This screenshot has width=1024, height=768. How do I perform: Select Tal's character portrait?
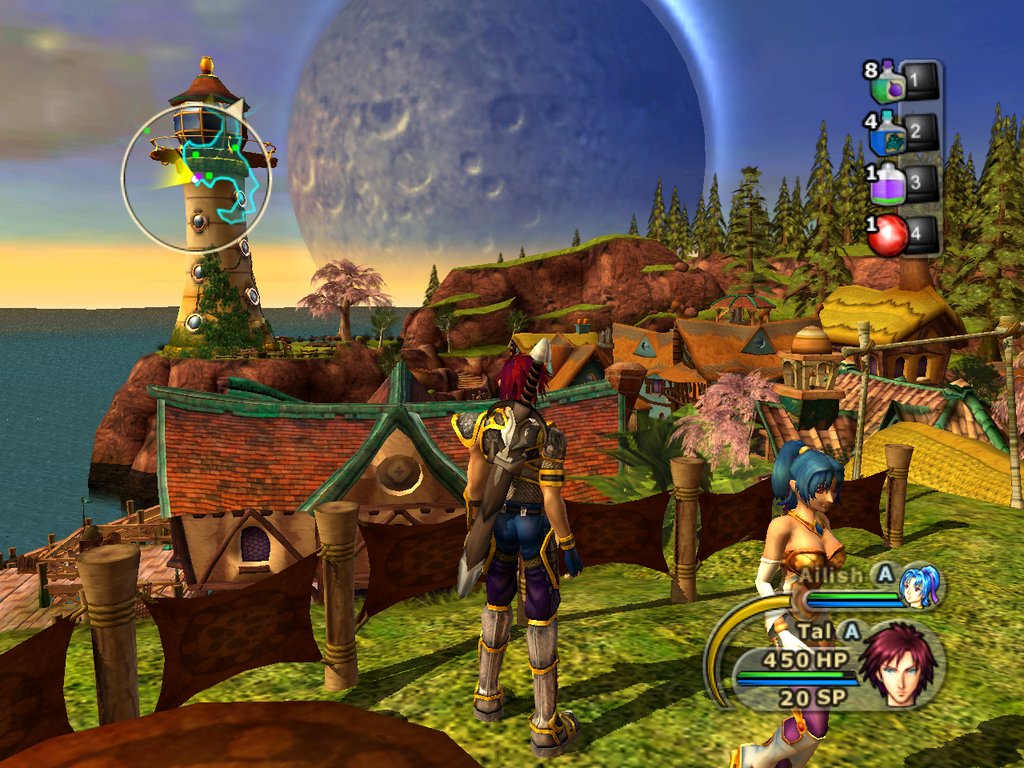click(x=897, y=664)
